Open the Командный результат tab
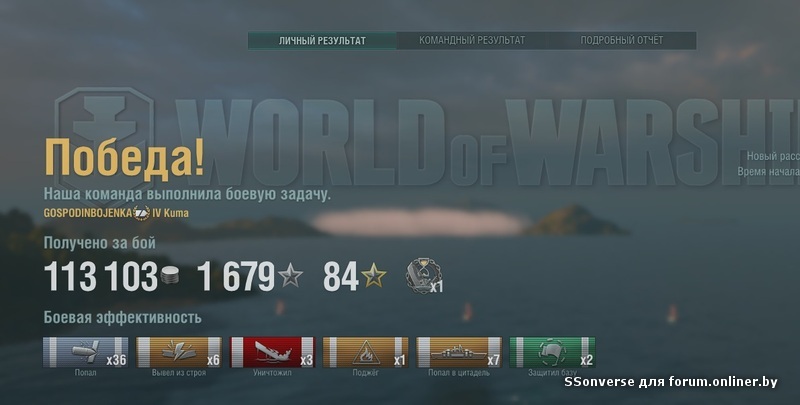This screenshot has height=405, width=800. click(x=472, y=41)
